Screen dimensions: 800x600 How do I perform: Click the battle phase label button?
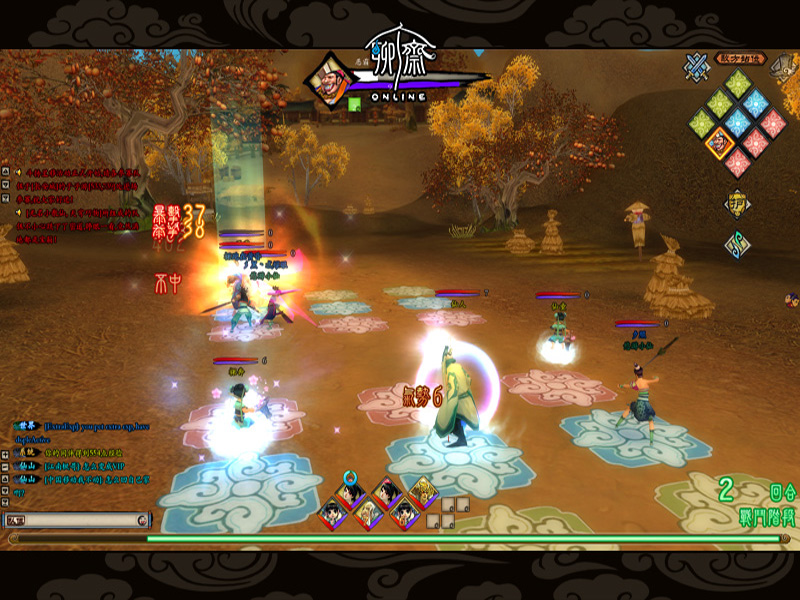click(x=768, y=517)
